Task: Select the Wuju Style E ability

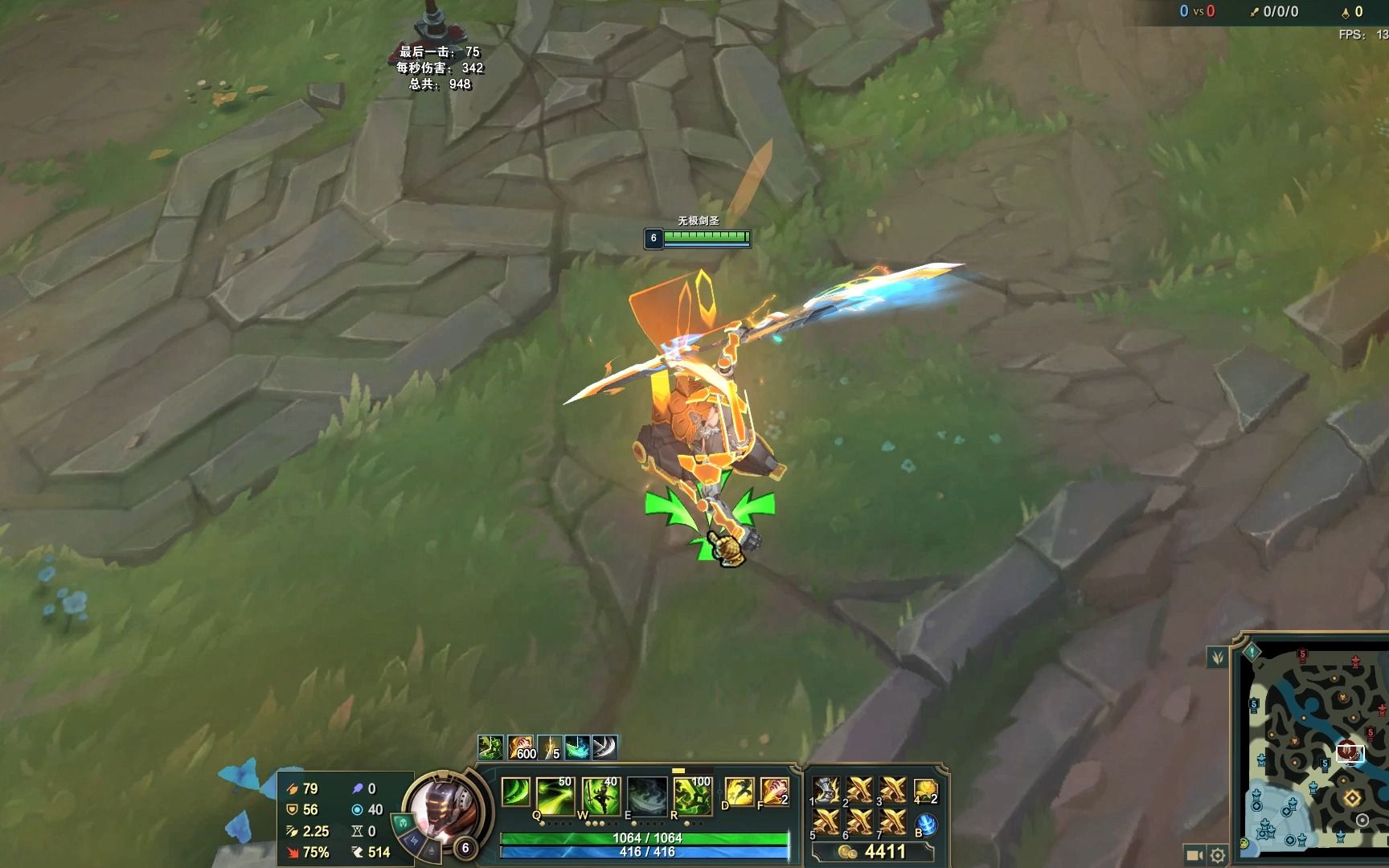Action: 647,796
